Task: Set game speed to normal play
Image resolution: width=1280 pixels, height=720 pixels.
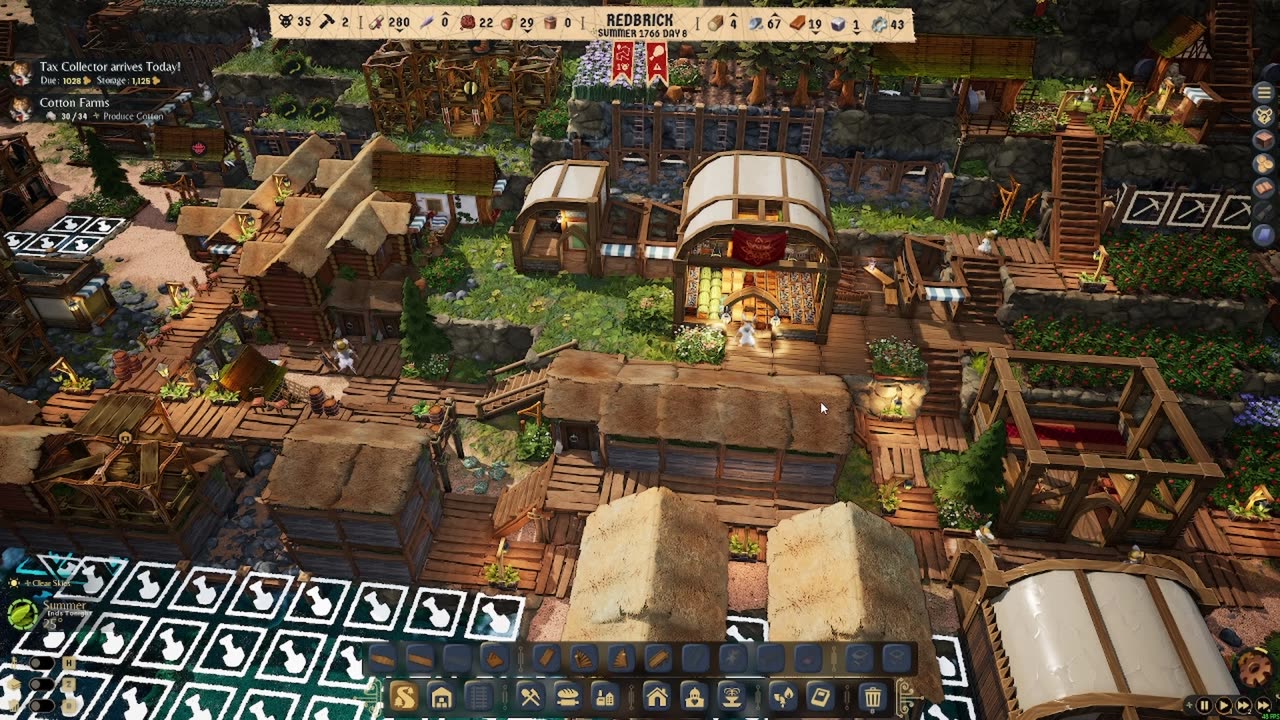Action: pos(1223,706)
